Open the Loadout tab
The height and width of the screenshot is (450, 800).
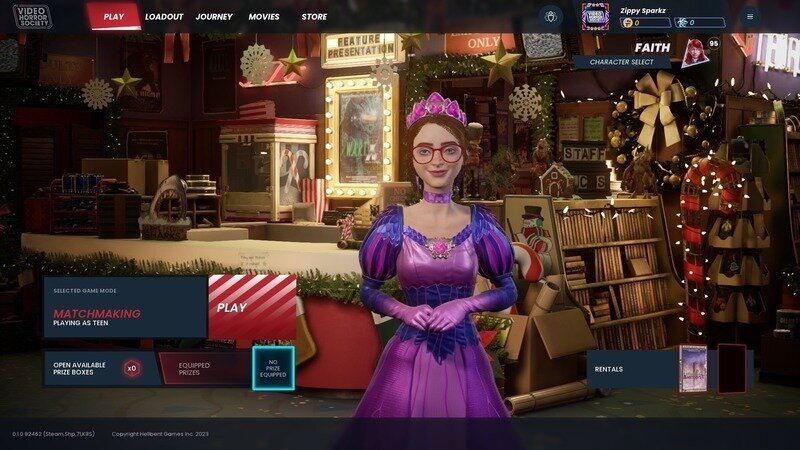pyautogui.click(x=164, y=16)
